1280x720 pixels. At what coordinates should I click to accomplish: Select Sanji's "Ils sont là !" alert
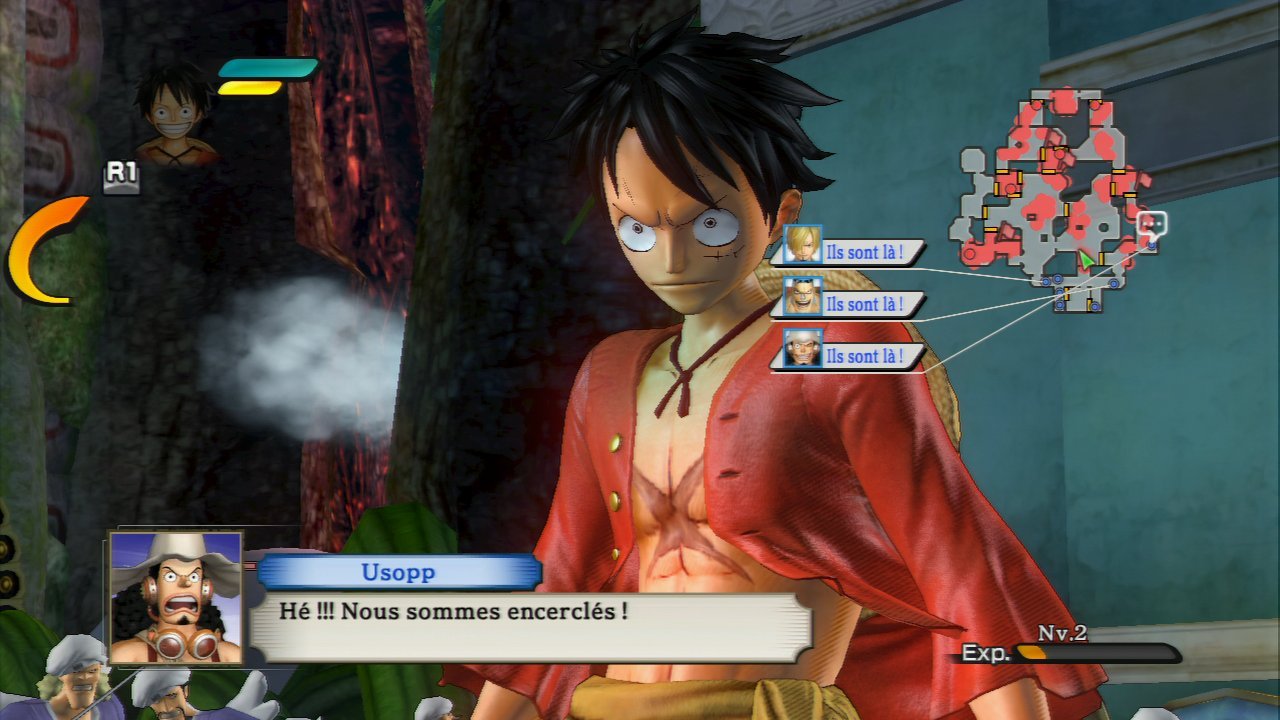pyautogui.click(x=848, y=252)
